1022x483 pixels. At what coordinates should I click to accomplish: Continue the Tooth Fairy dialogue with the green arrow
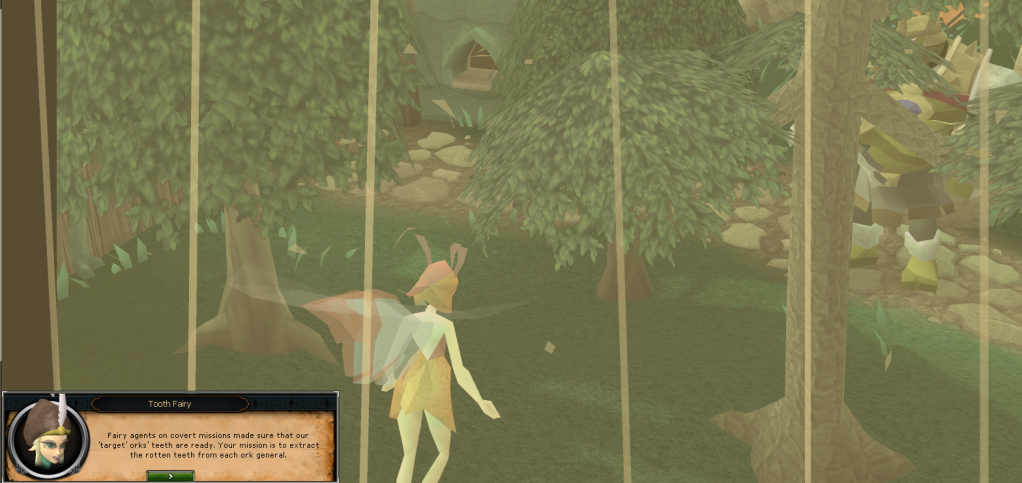(x=170, y=476)
